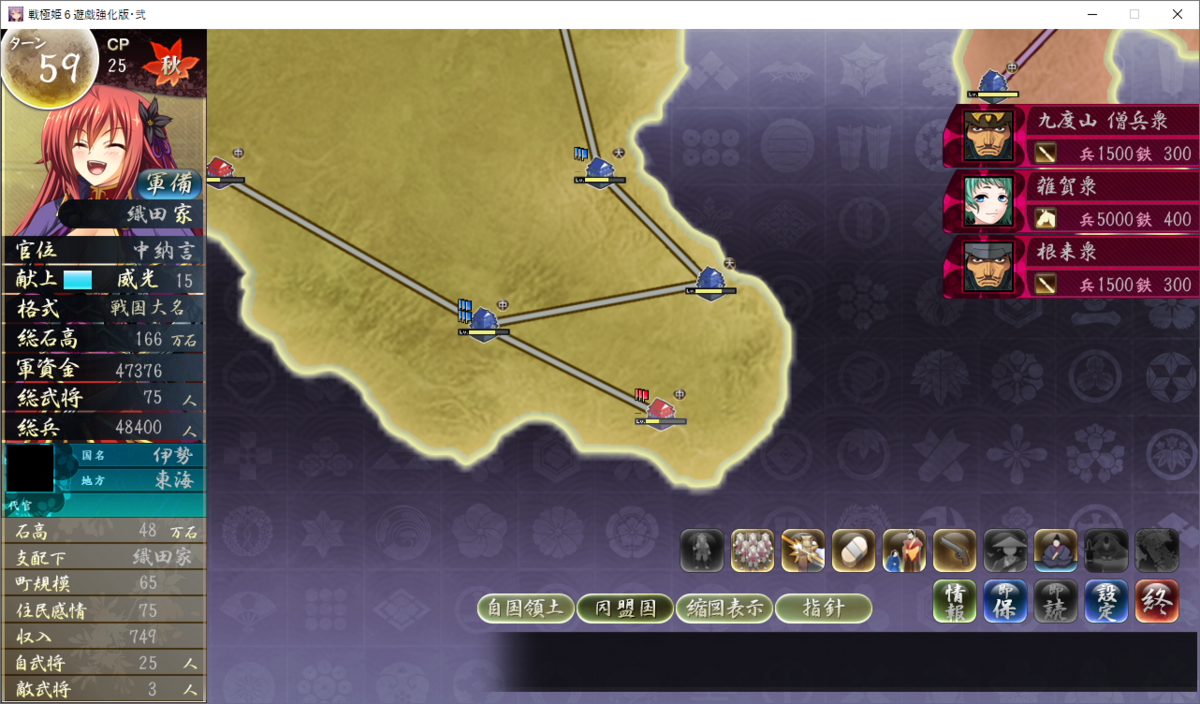Toggle the 縮図表示 minimap view

[724, 608]
